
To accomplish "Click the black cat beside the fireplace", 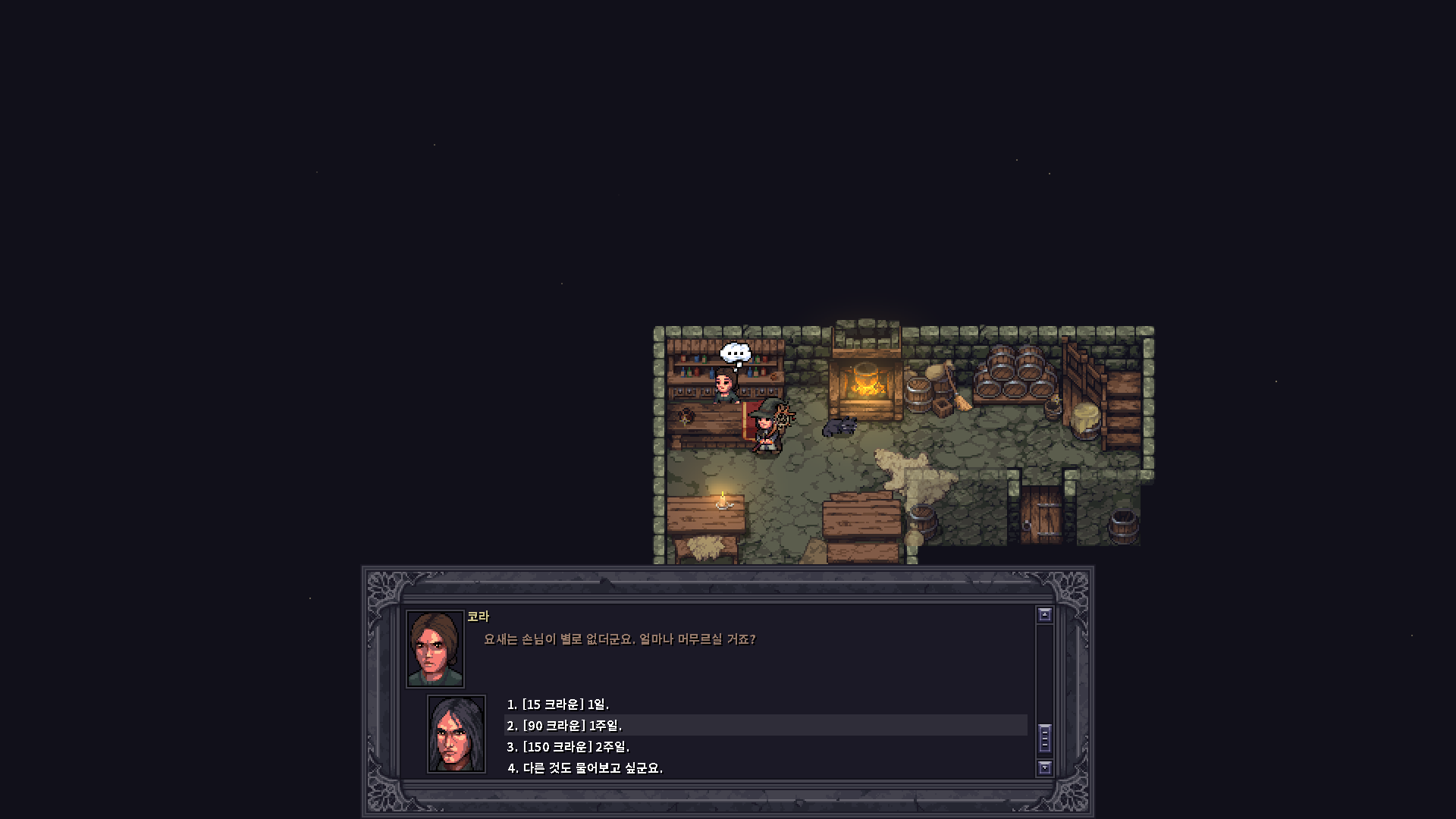I will coord(839,426).
